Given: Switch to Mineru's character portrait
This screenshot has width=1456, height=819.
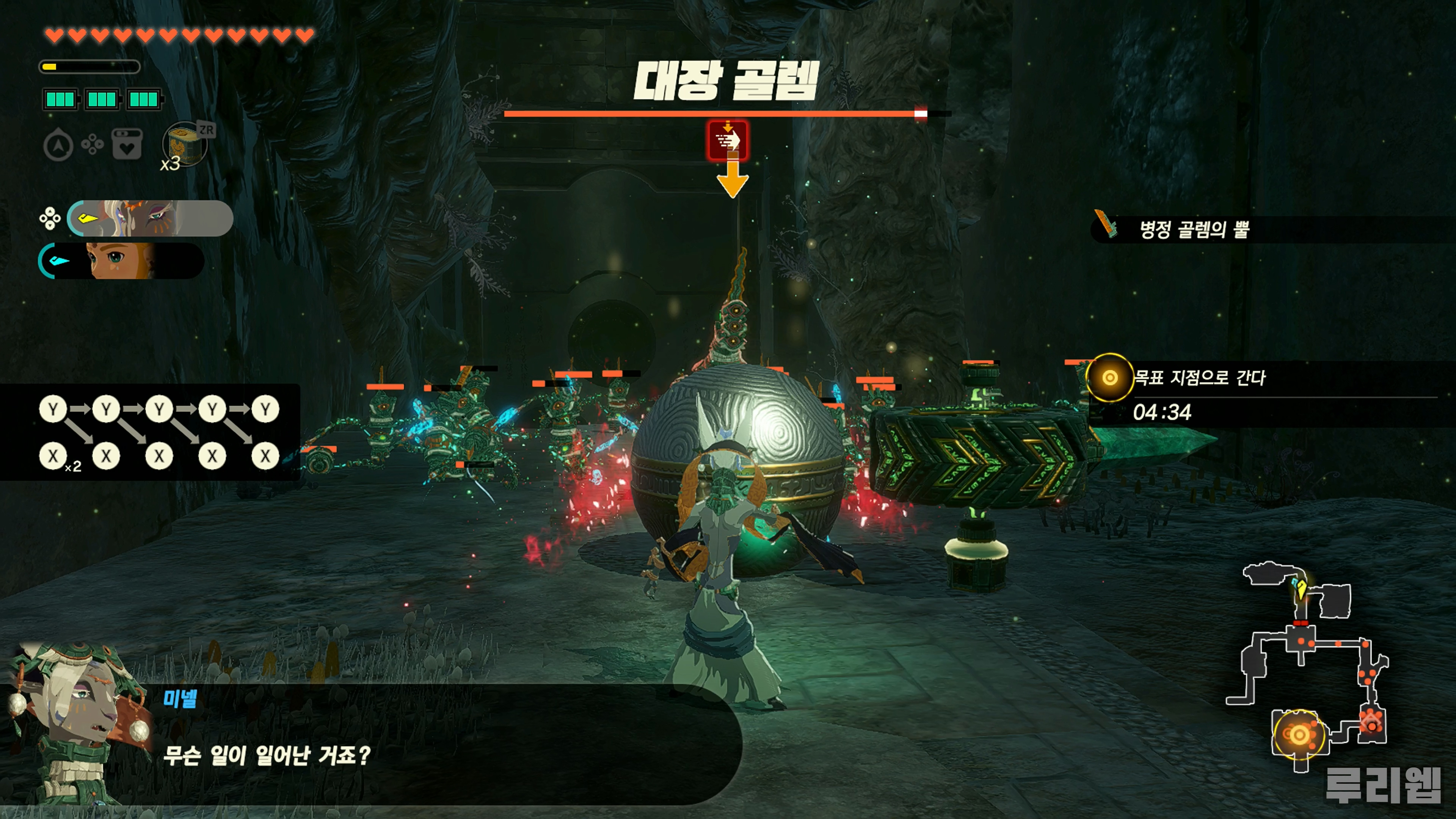Looking at the screenshot, I should (151, 218).
